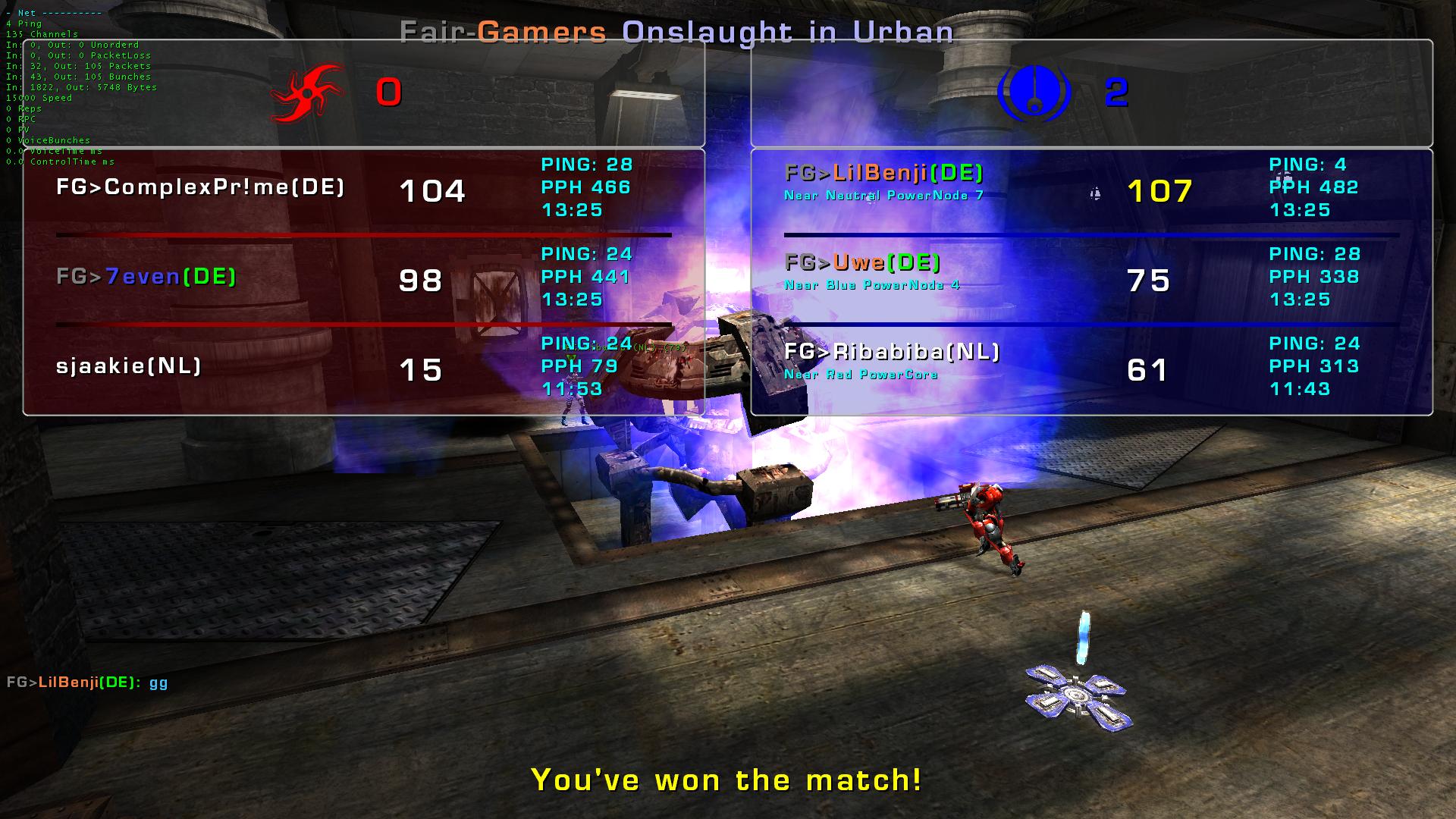
Task: Click the red team emblem
Action: [x=306, y=93]
